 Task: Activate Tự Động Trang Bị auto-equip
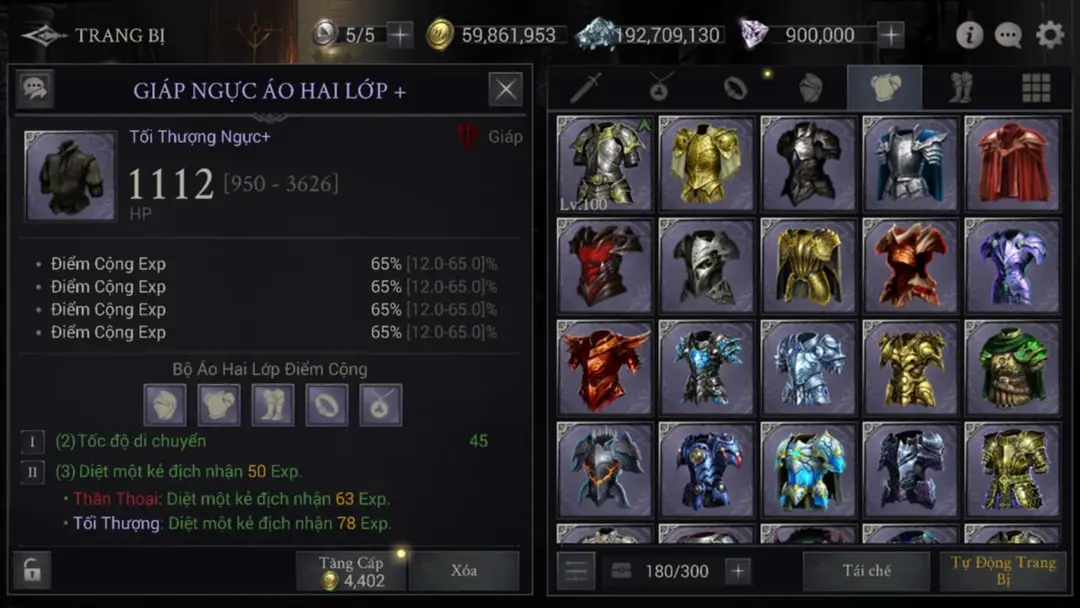coord(1002,571)
